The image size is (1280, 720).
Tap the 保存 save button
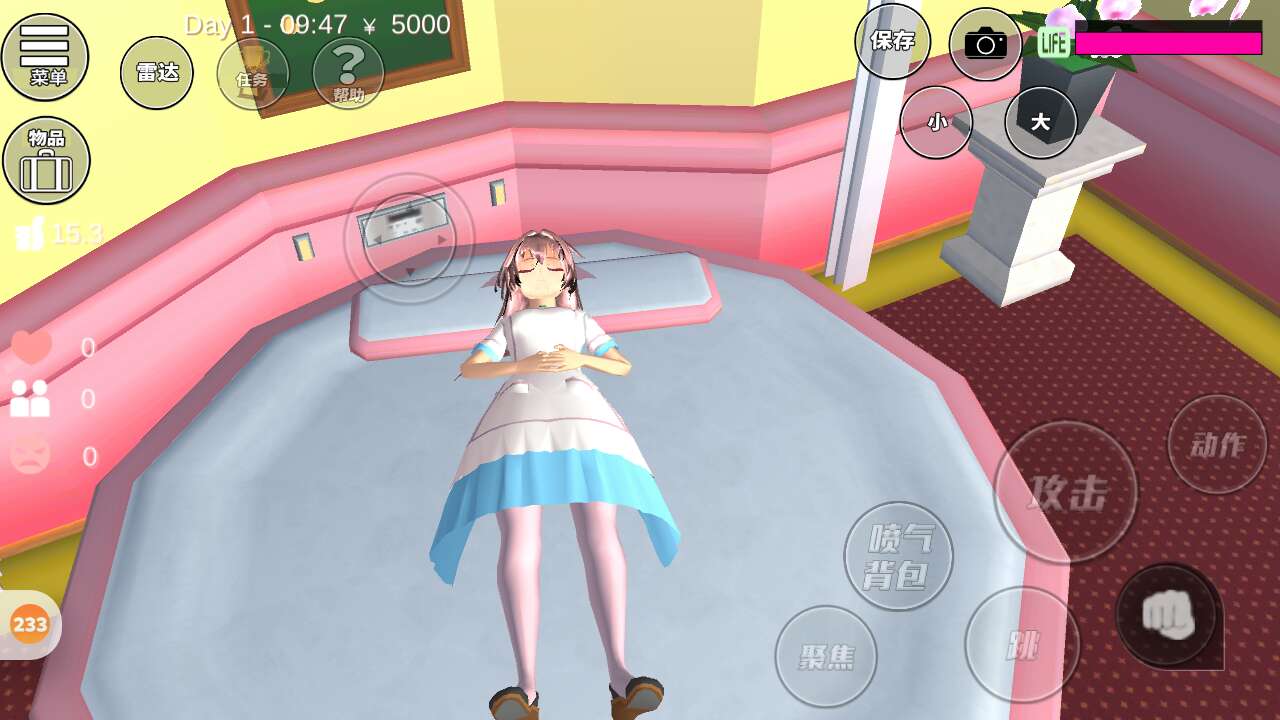892,41
